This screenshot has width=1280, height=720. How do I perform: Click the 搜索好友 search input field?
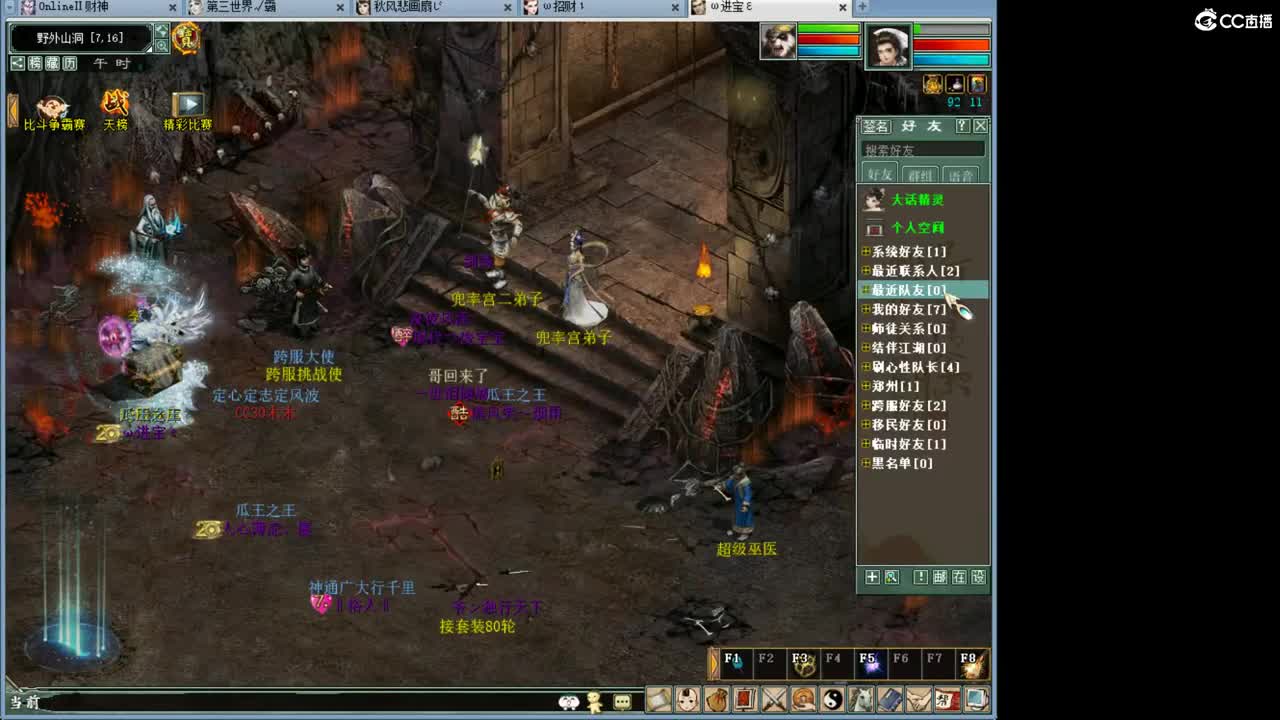pos(922,149)
